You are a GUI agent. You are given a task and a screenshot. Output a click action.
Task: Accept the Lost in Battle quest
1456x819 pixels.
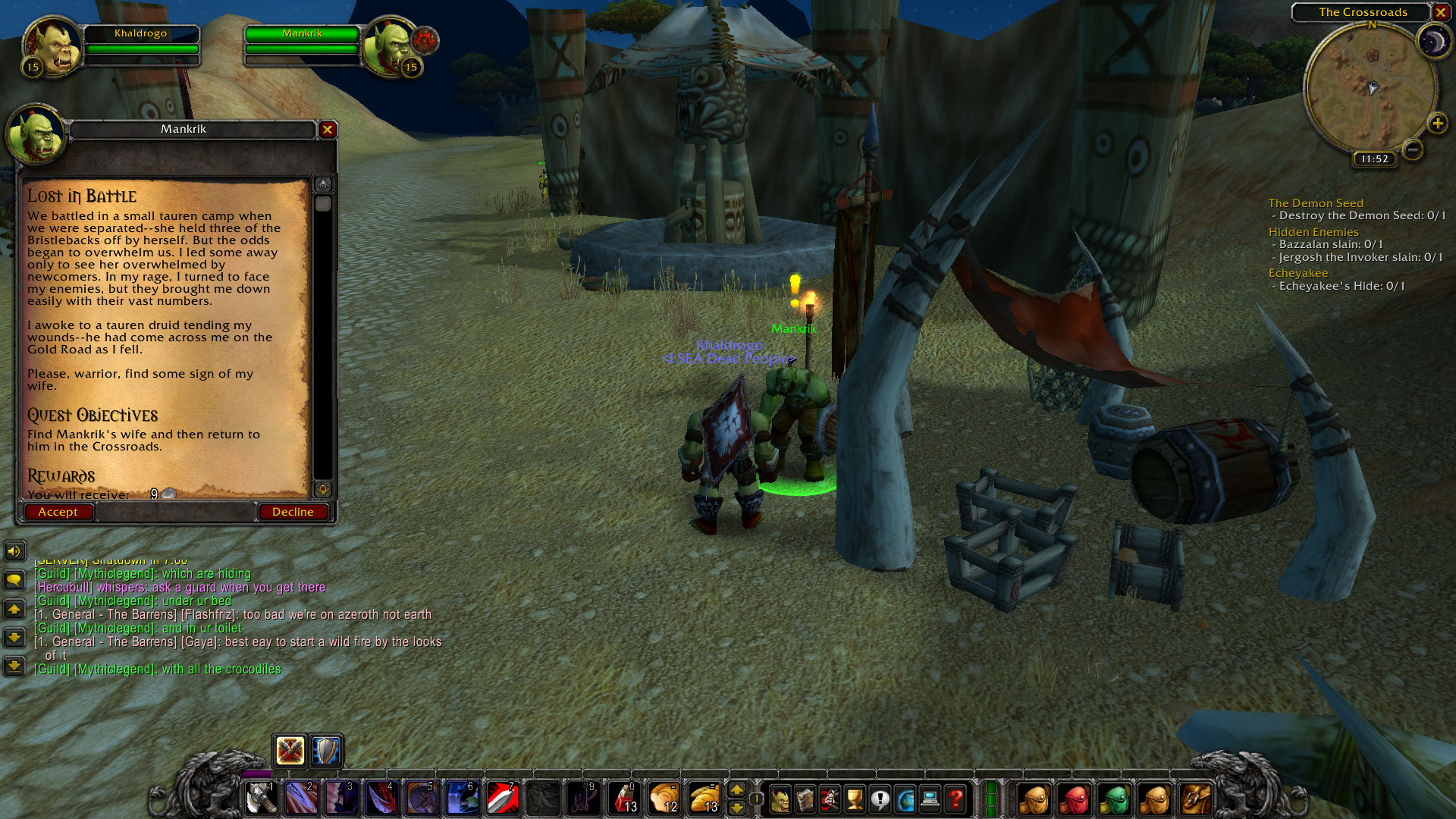coord(58,512)
